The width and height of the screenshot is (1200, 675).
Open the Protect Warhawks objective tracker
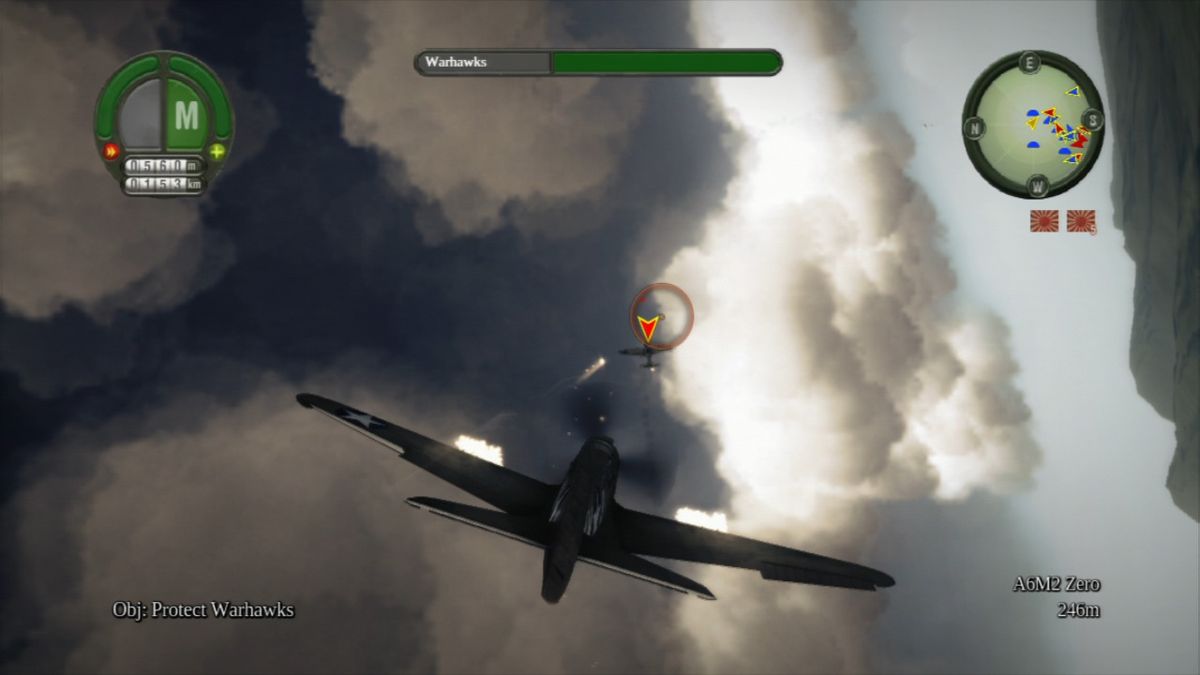pyautogui.click(x=203, y=610)
